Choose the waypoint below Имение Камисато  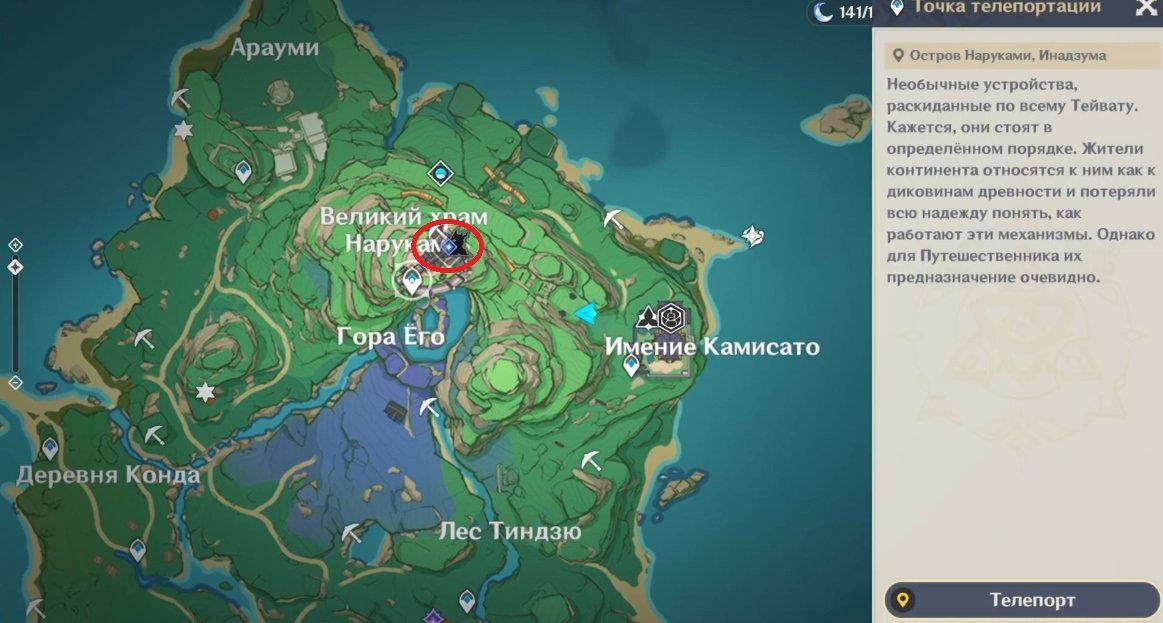[631, 366]
